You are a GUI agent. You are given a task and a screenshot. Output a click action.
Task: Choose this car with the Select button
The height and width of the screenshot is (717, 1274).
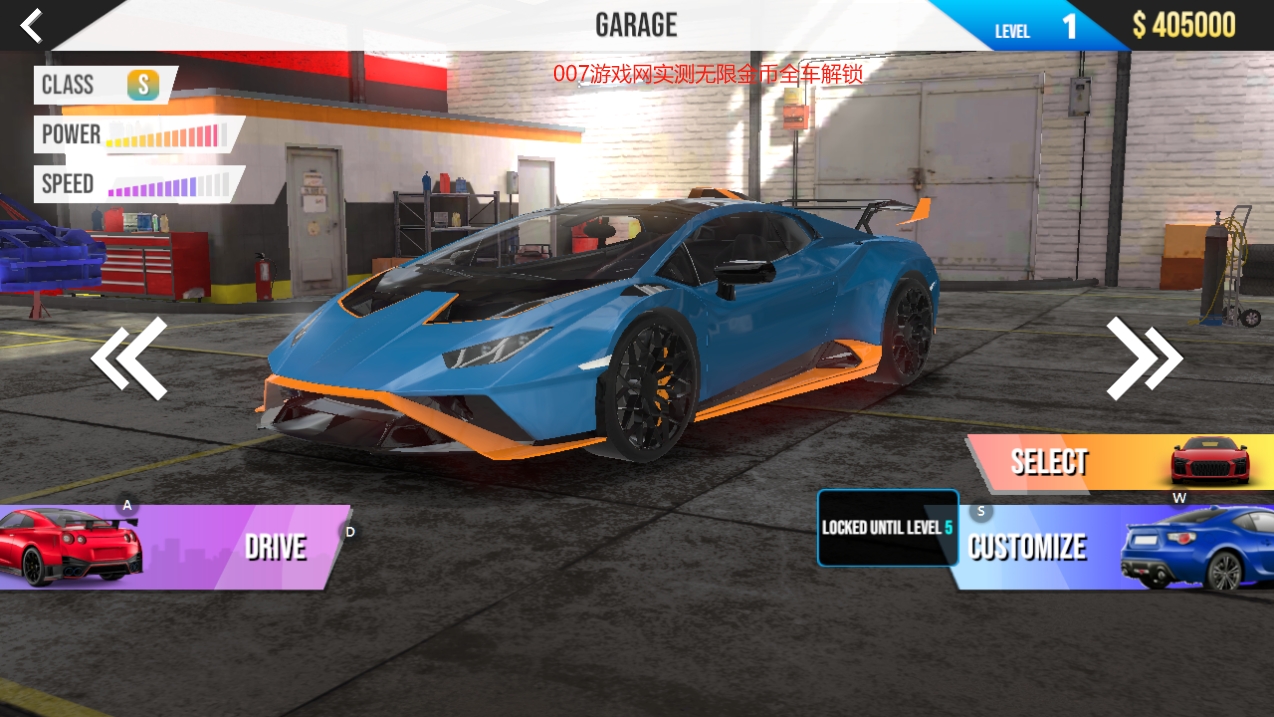coord(1110,462)
